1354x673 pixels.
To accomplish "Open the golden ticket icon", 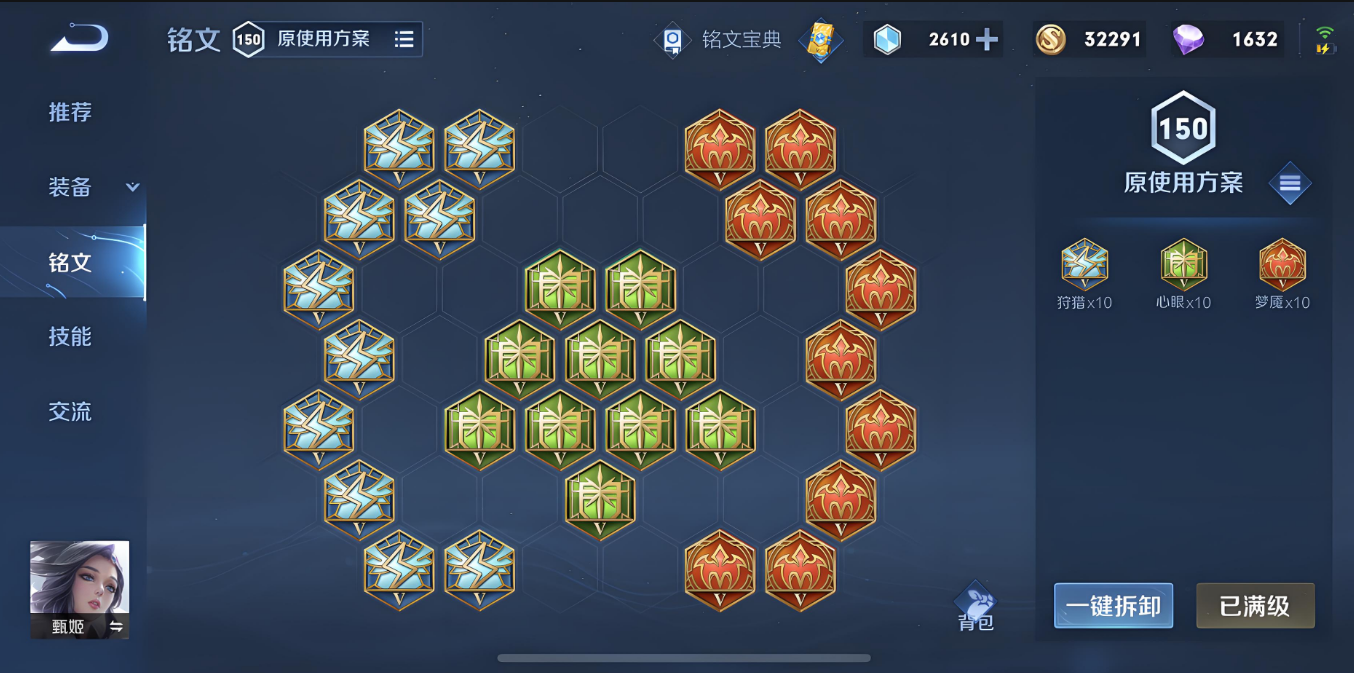I will (820, 40).
